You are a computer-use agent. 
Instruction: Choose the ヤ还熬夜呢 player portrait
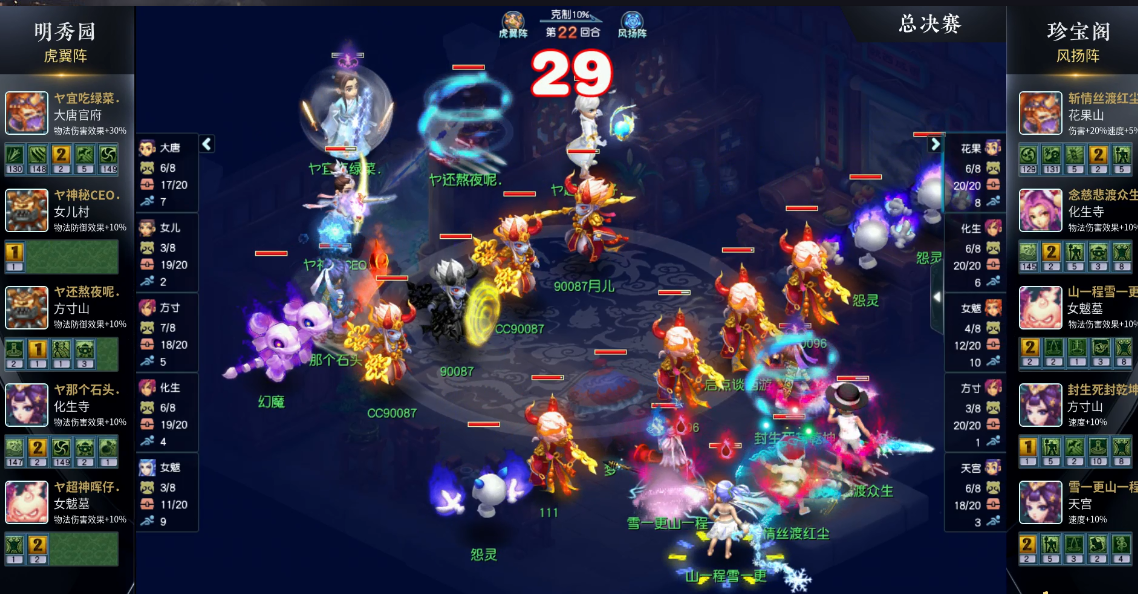click(26, 307)
